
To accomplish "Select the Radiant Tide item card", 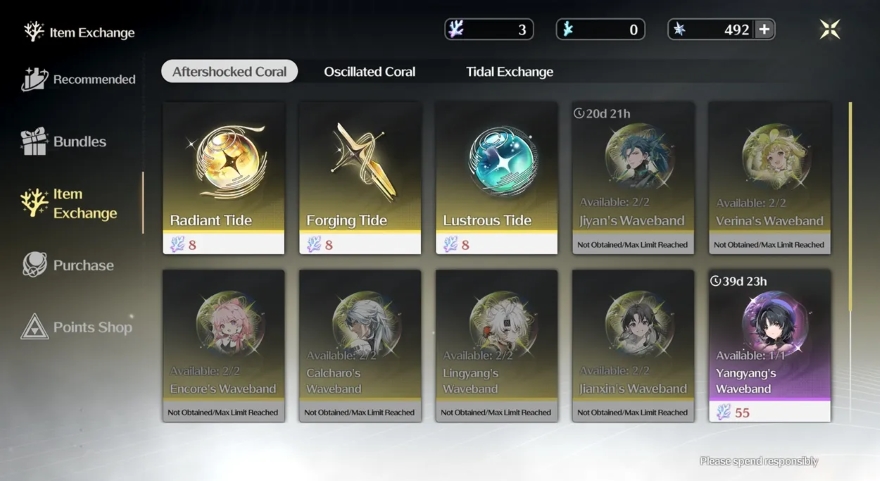I will 224,177.
